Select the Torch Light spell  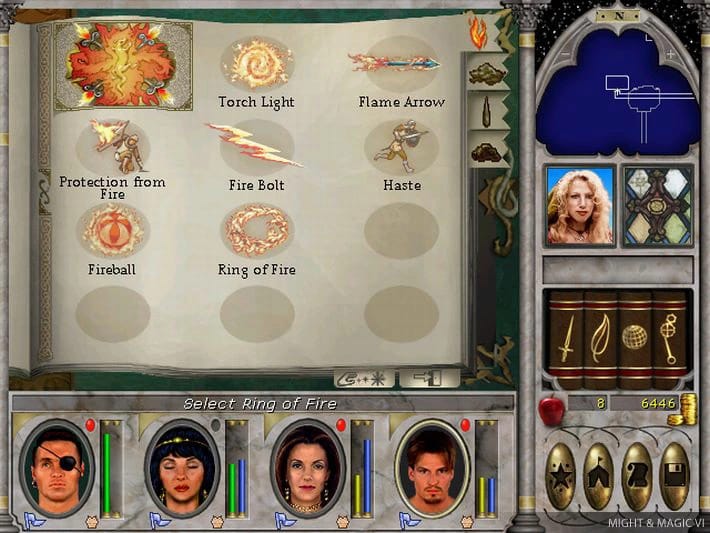click(256, 65)
